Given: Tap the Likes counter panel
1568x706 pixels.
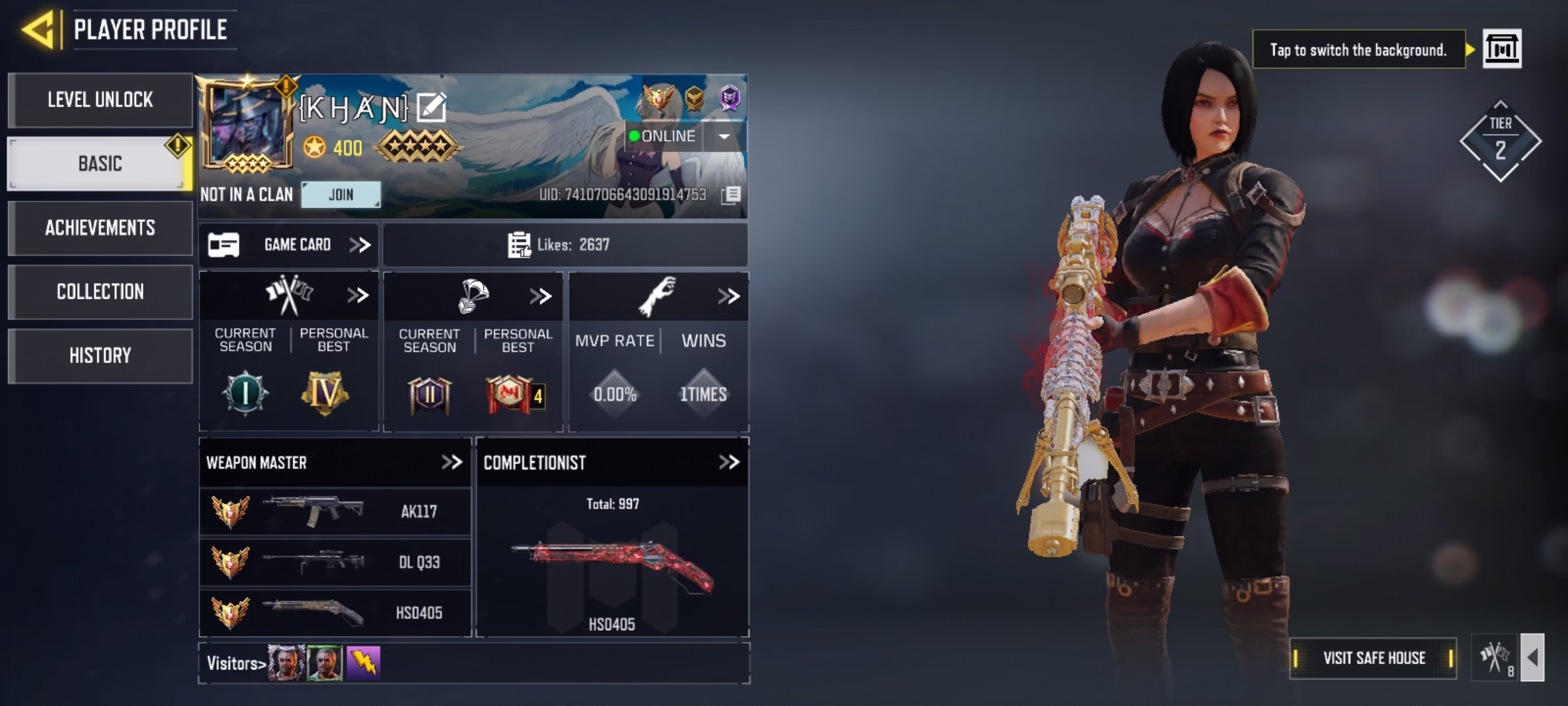Looking at the screenshot, I should point(564,245).
